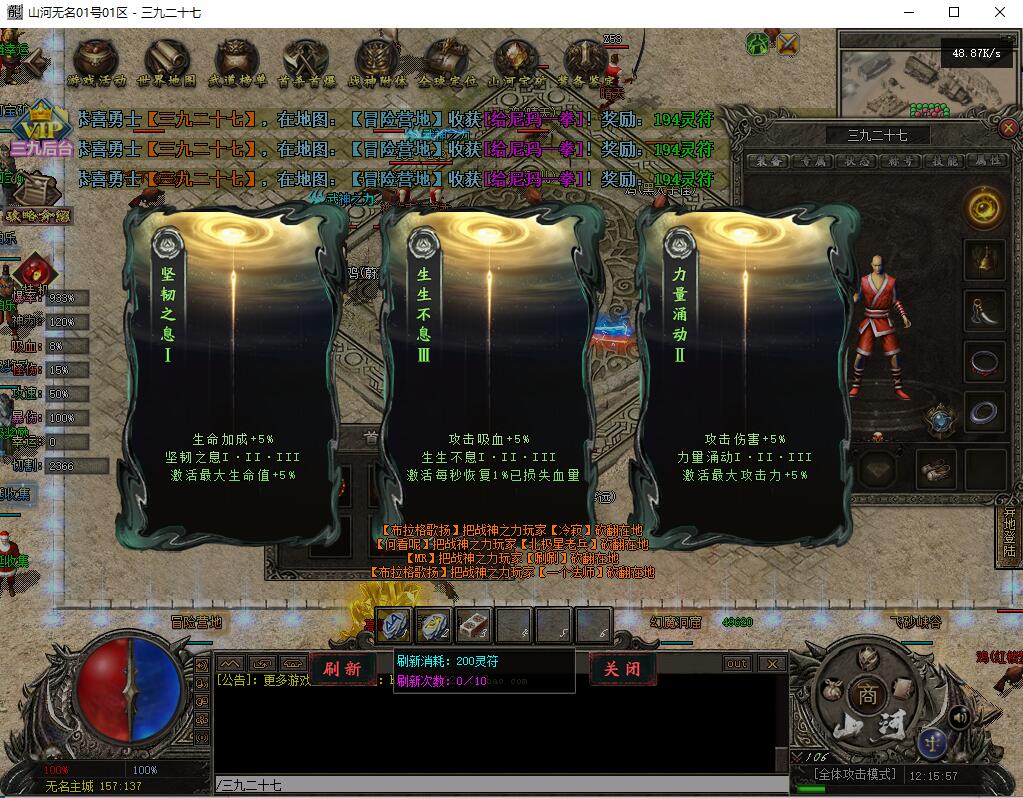This screenshot has height=798, width=1023.
Task: Choose the 坚韧之息 Ⅰ card
Action: [x=232, y=372]
